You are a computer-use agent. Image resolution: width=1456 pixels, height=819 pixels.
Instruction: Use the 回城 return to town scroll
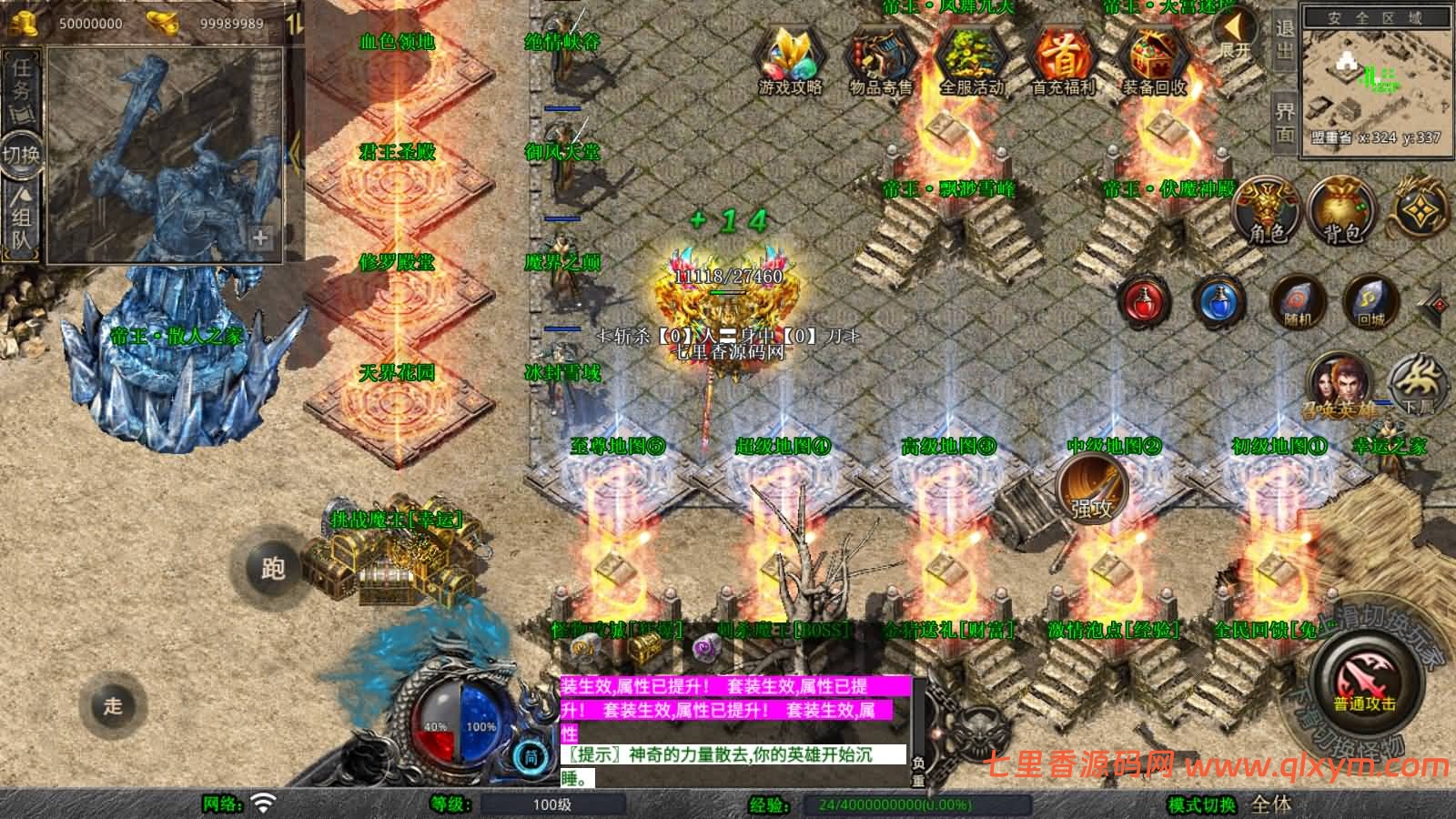tap(1370, 301)
